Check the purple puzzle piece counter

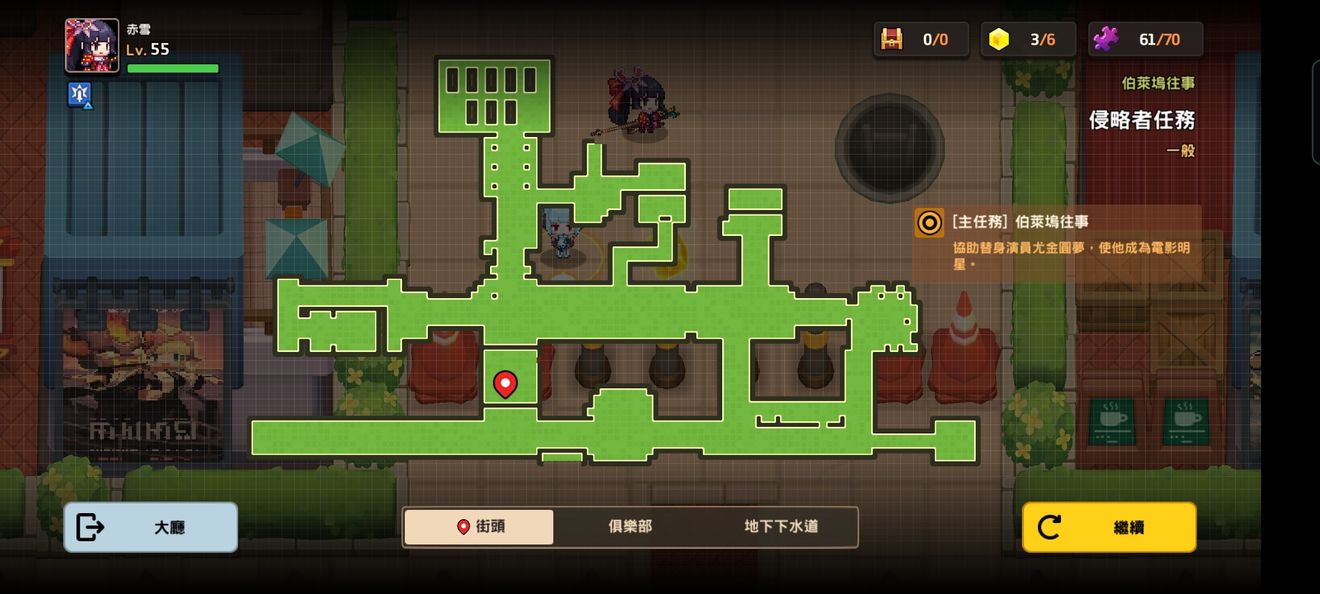click(x=1106, y=40)
